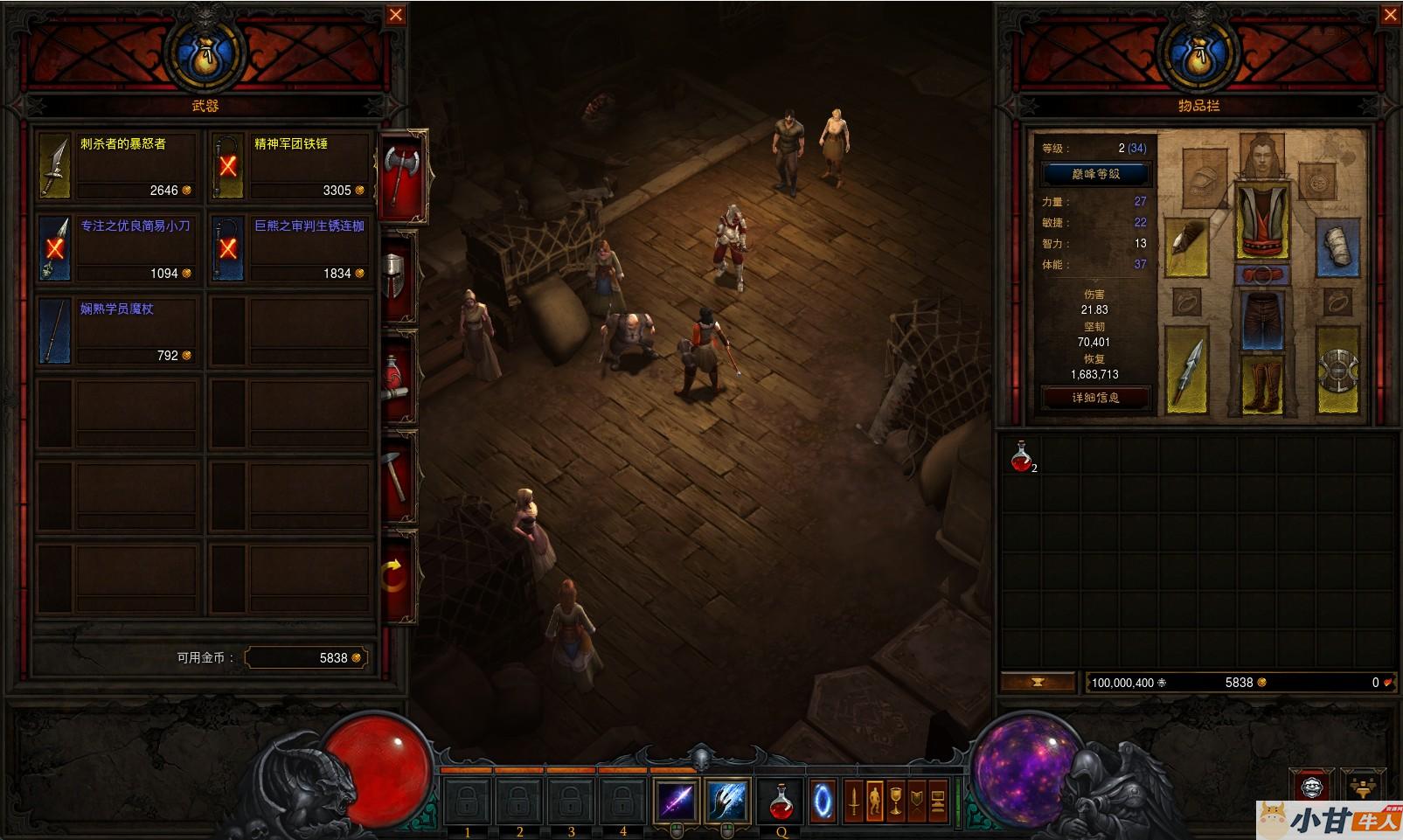
Task: Use the red potion on the action bar
Action: click(781, 800)
